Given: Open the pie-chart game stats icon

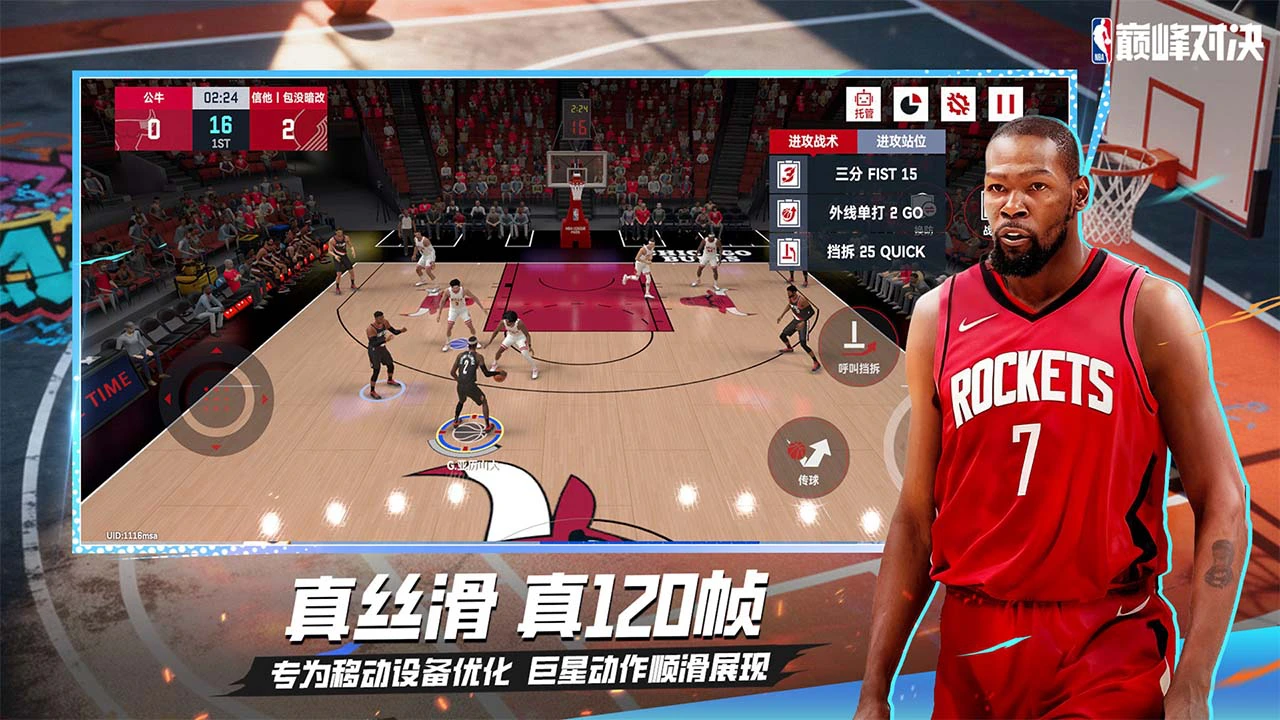Looking at the screenshot, I should [x=910, y=102].
